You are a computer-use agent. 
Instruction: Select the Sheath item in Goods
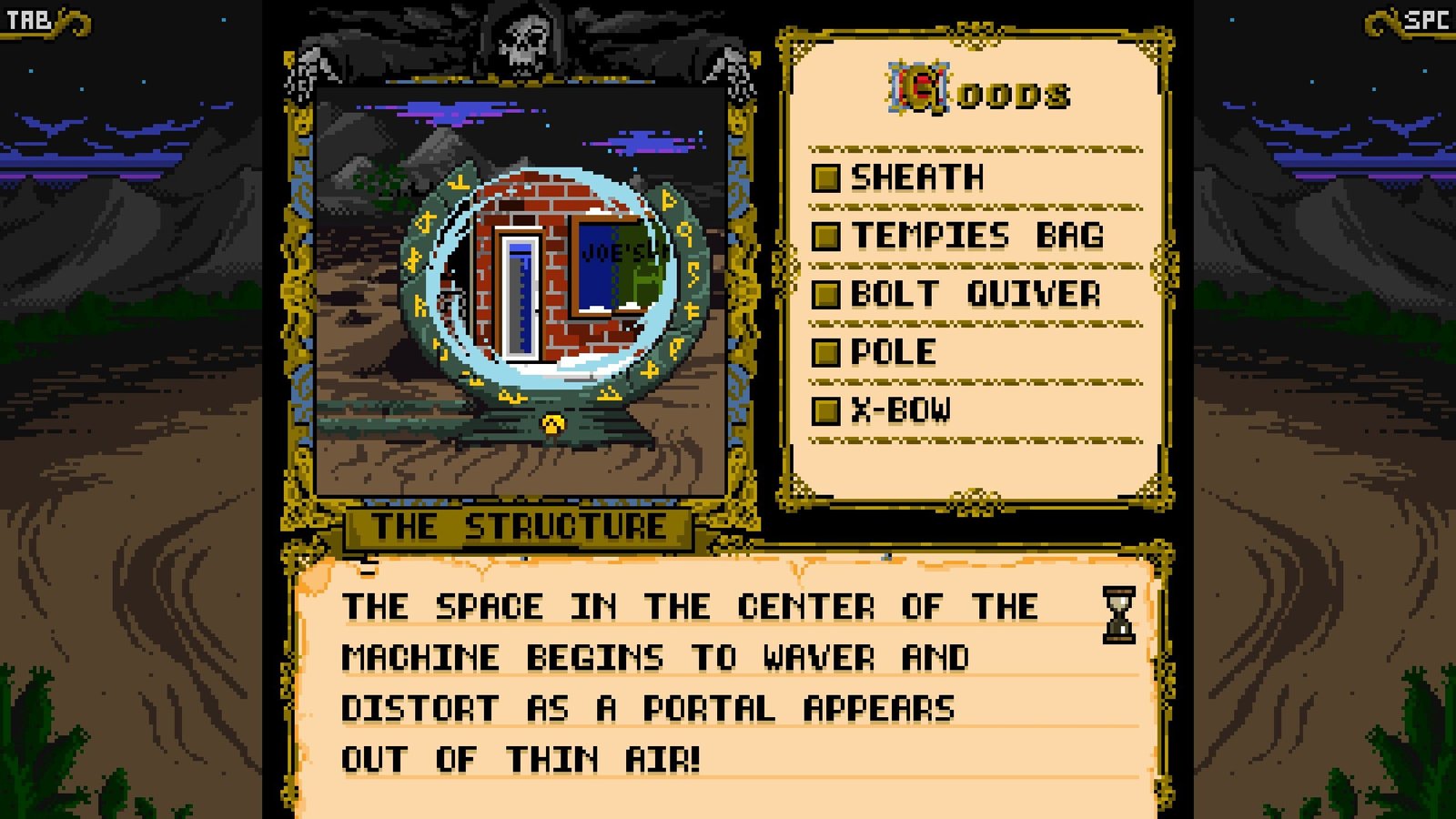(x=915, y=177)
